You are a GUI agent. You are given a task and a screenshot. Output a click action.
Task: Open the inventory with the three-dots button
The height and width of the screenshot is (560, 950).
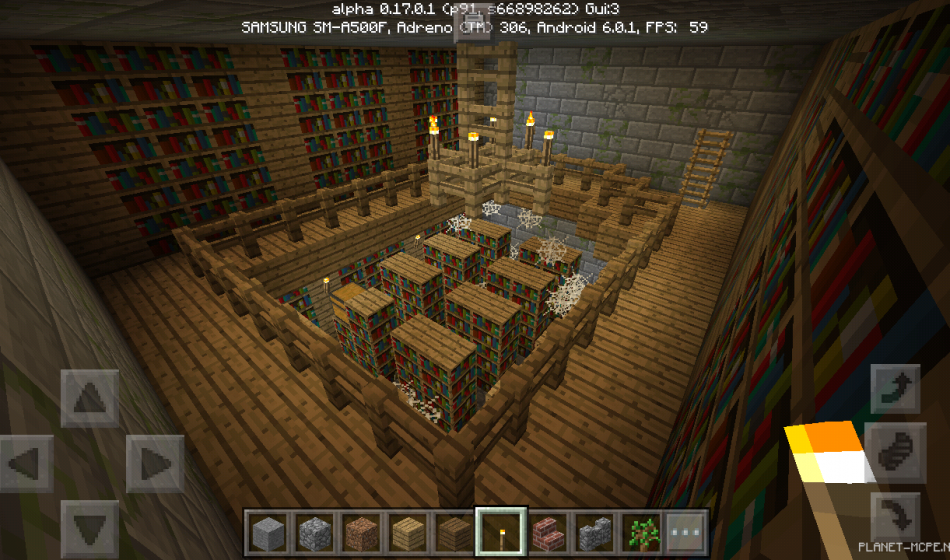[x=685, y=530]
